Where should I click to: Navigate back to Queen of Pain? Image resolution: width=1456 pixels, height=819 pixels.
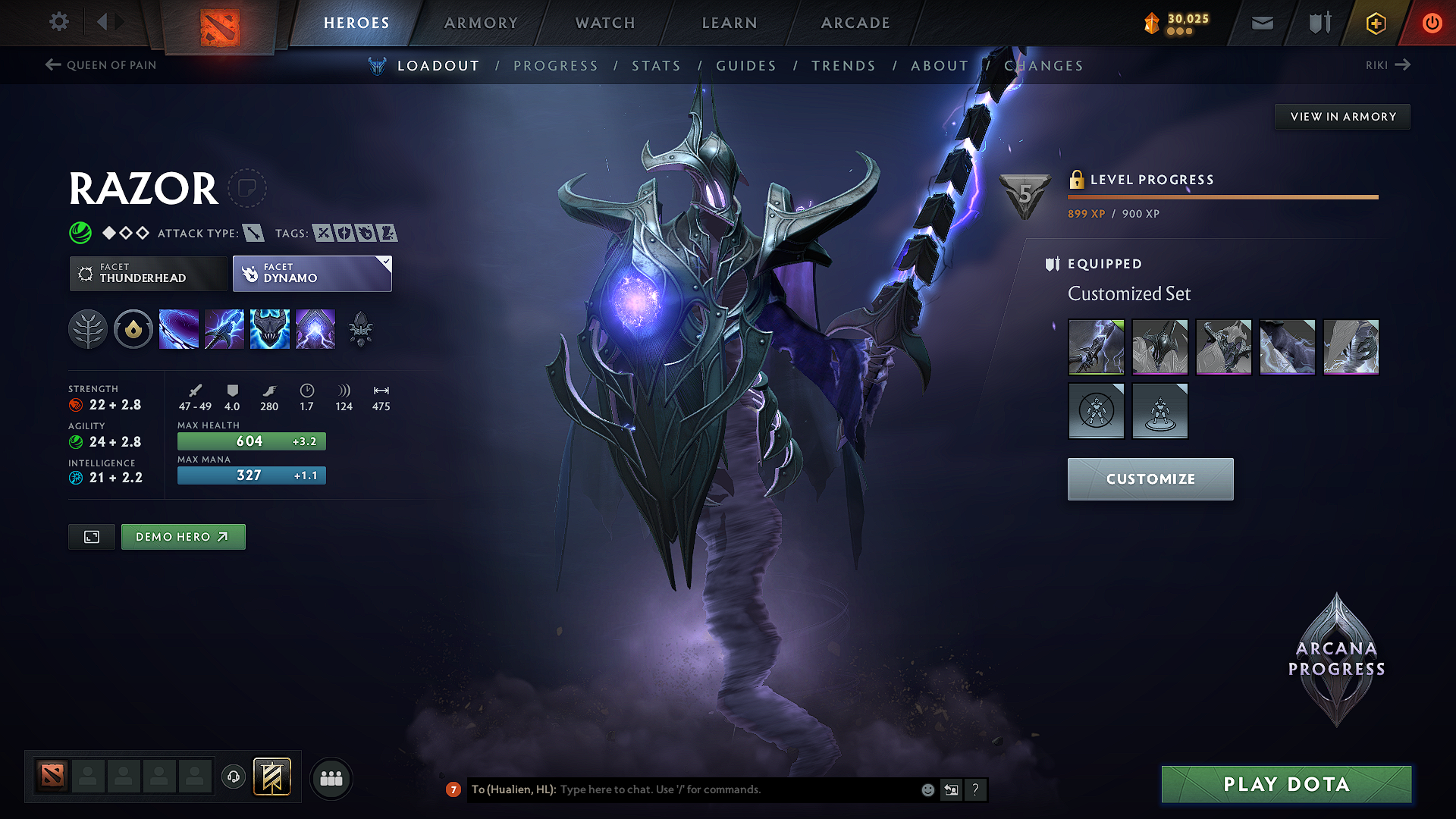coord(99,65)
